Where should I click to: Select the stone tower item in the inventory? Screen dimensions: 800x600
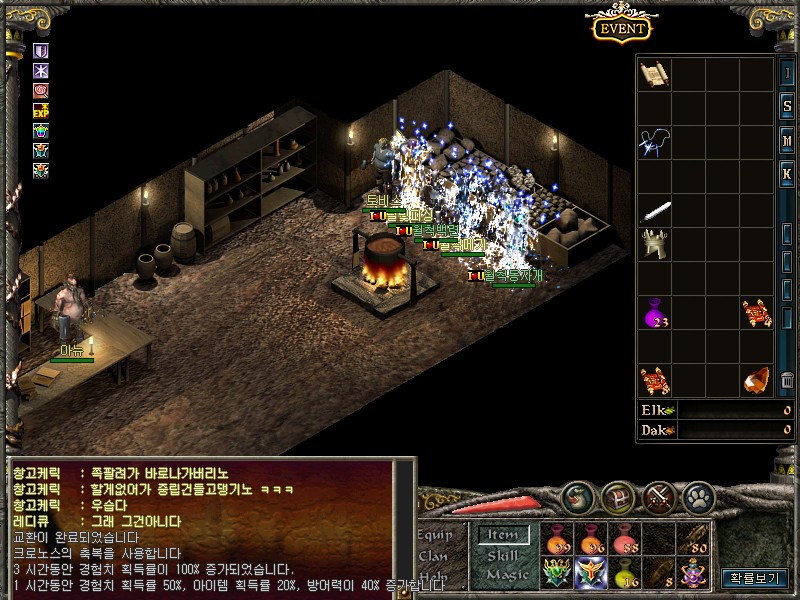[x=655, y=245]
